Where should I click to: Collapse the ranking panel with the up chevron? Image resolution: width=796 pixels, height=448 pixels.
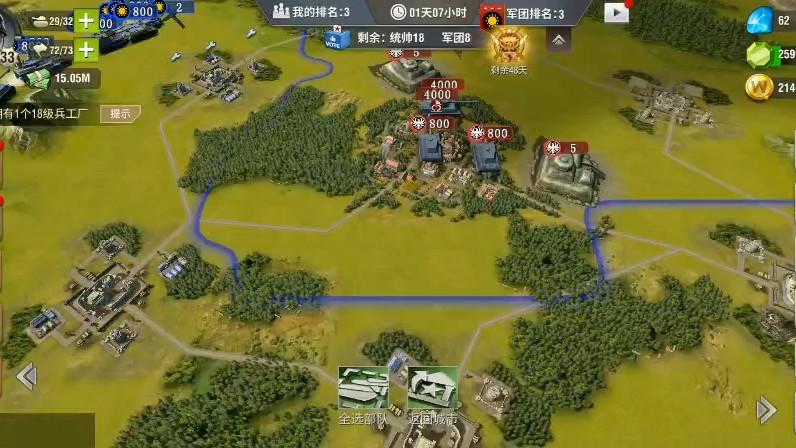coord(558,39)
